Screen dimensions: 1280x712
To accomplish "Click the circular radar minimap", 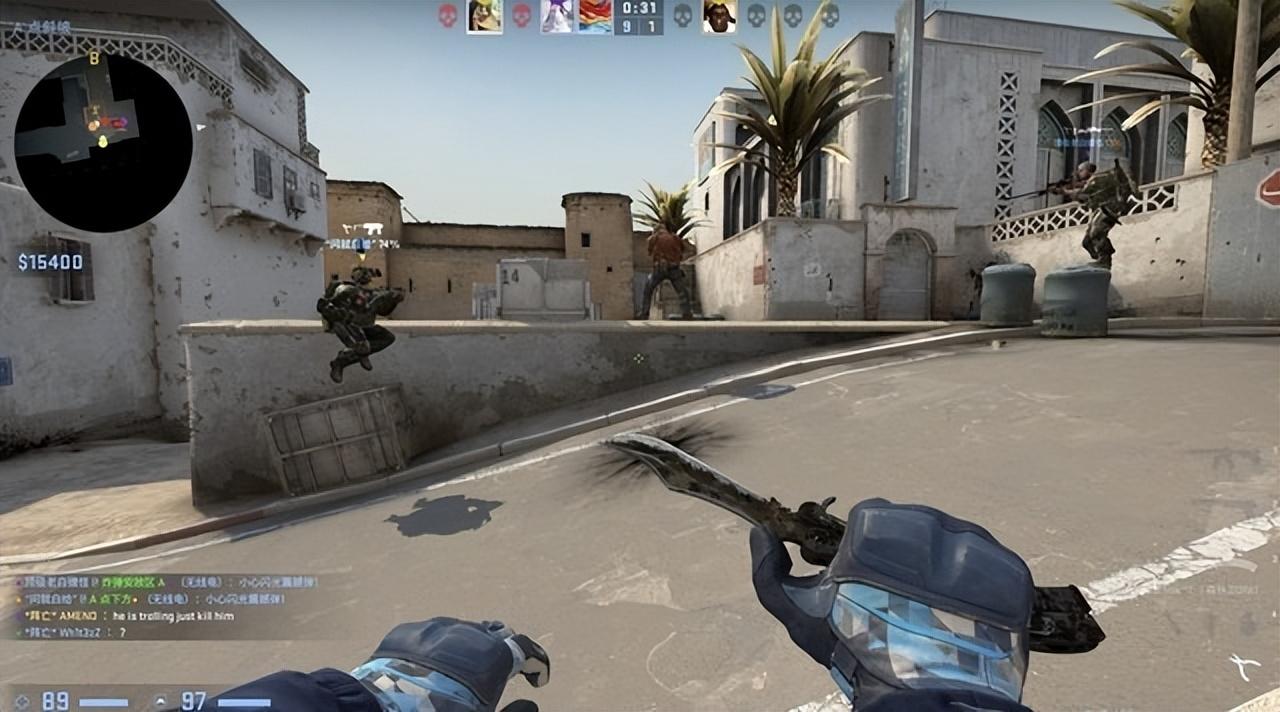I will click(103, 143).
